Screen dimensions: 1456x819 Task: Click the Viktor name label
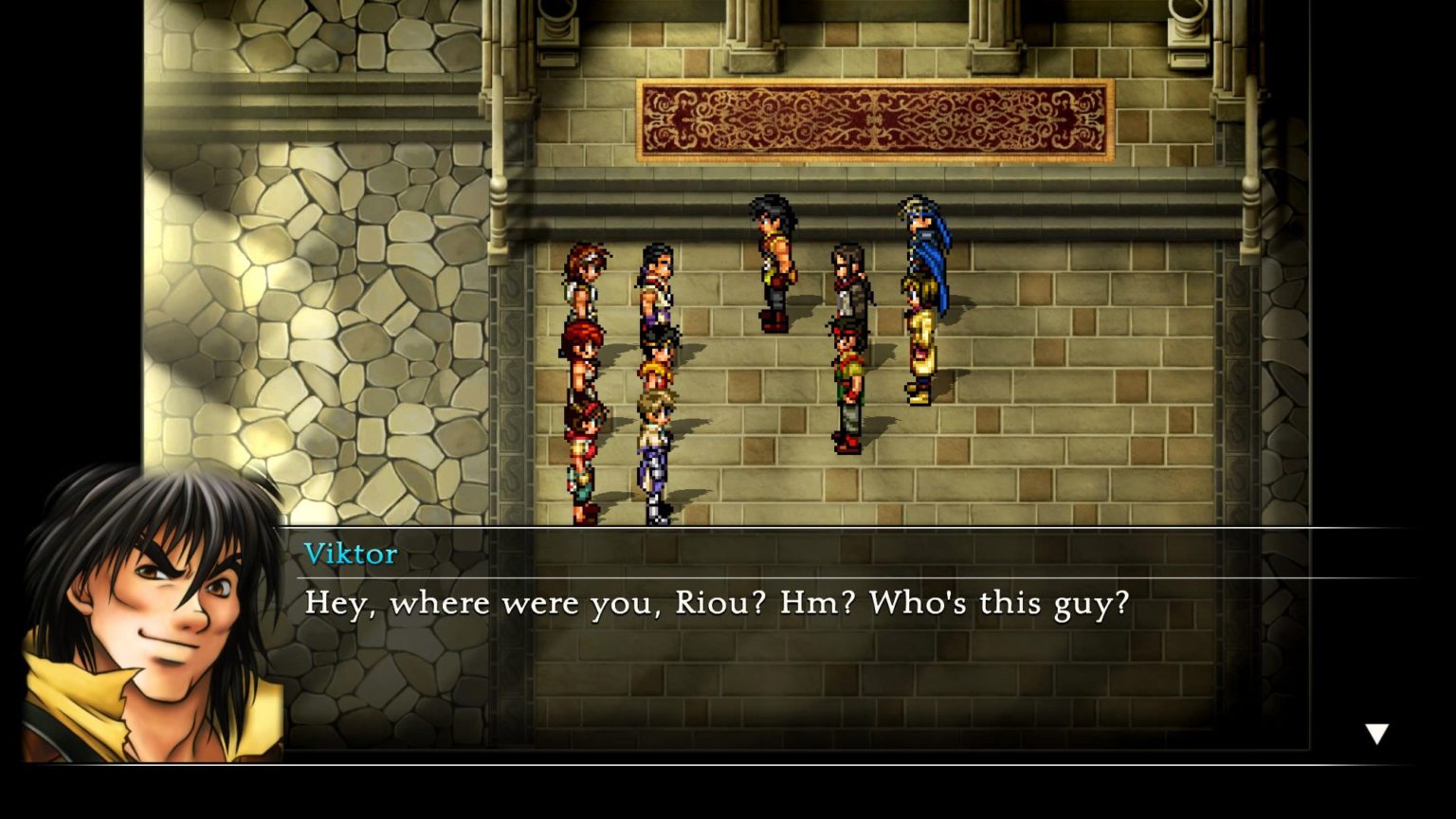351,555
